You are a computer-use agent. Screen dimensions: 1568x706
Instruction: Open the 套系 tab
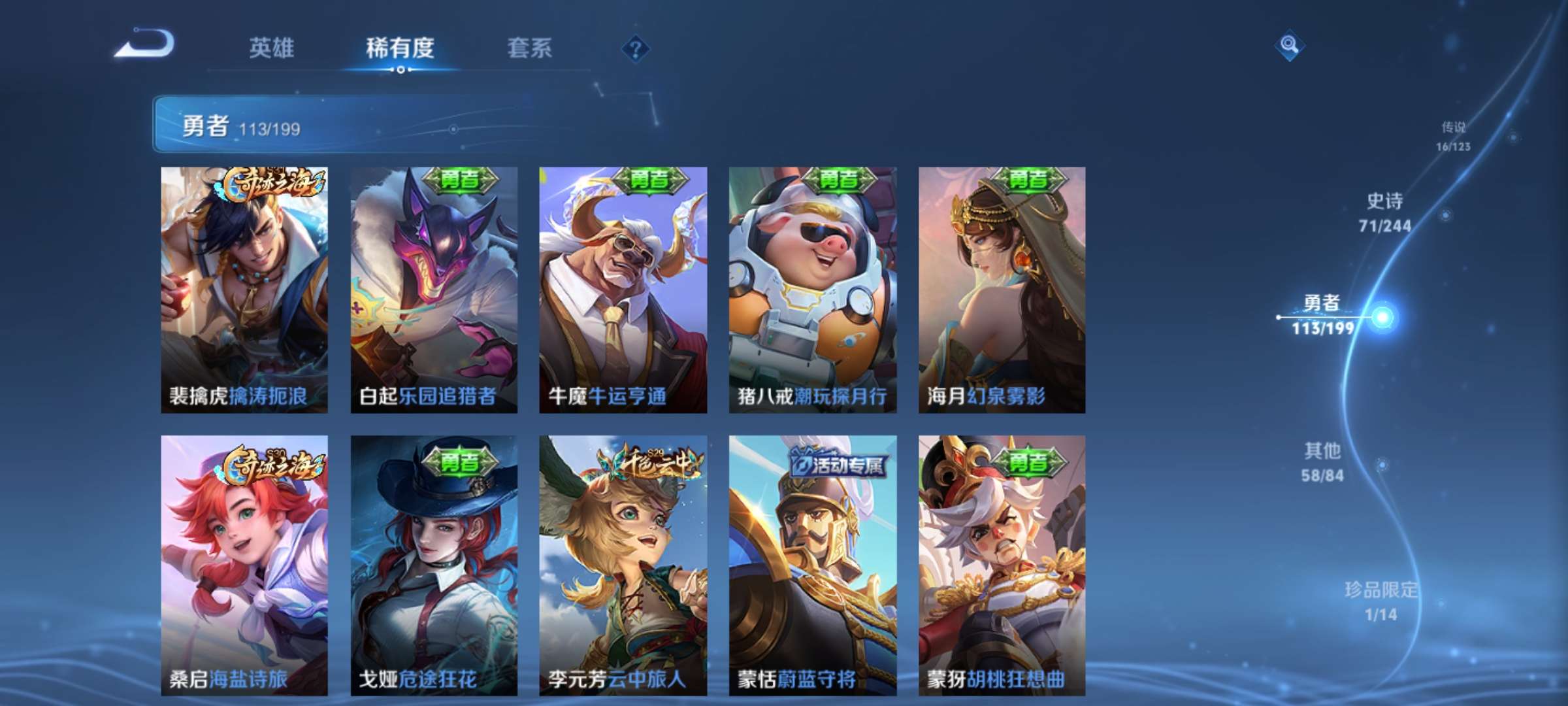(529, 48)
